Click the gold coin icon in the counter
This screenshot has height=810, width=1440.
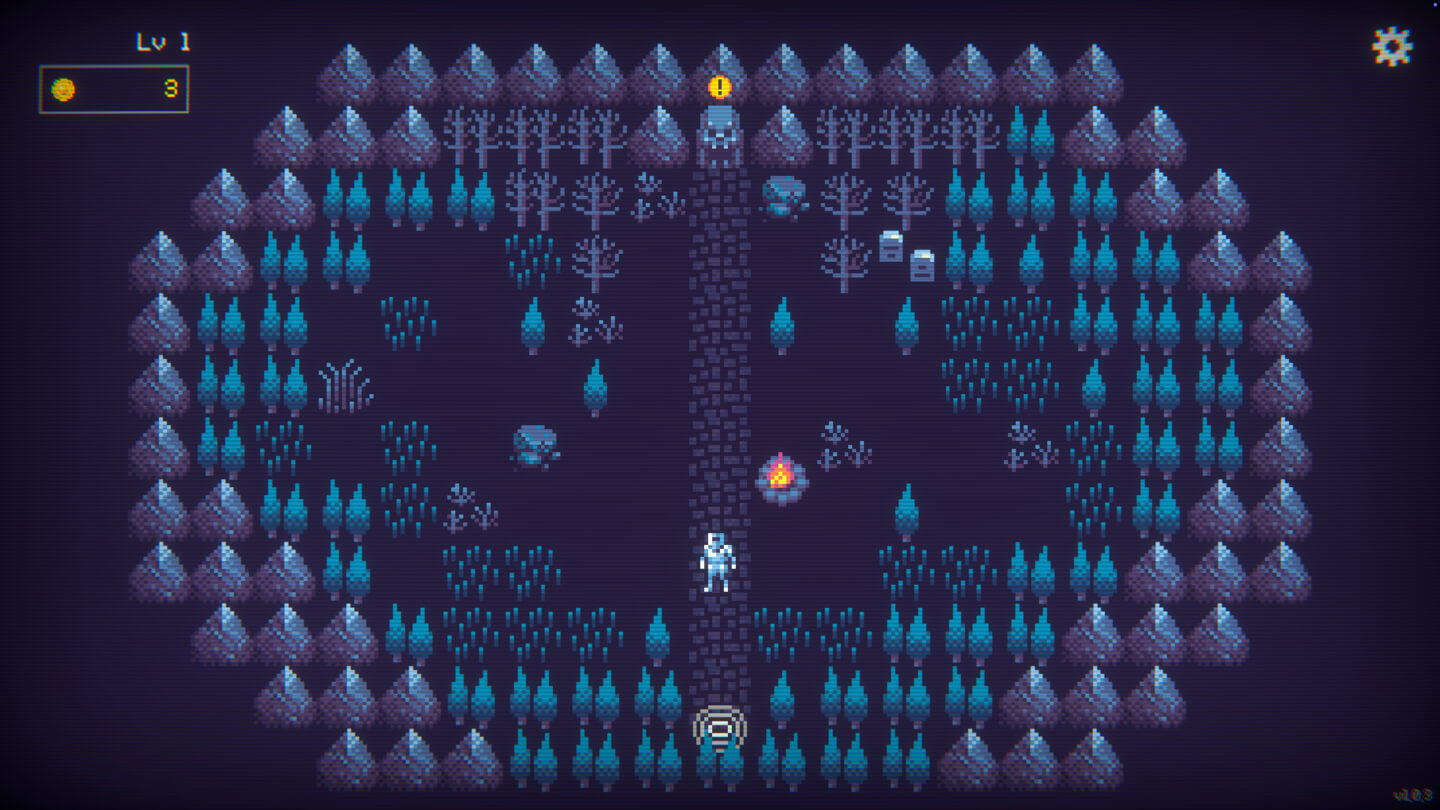coord(62,88)
